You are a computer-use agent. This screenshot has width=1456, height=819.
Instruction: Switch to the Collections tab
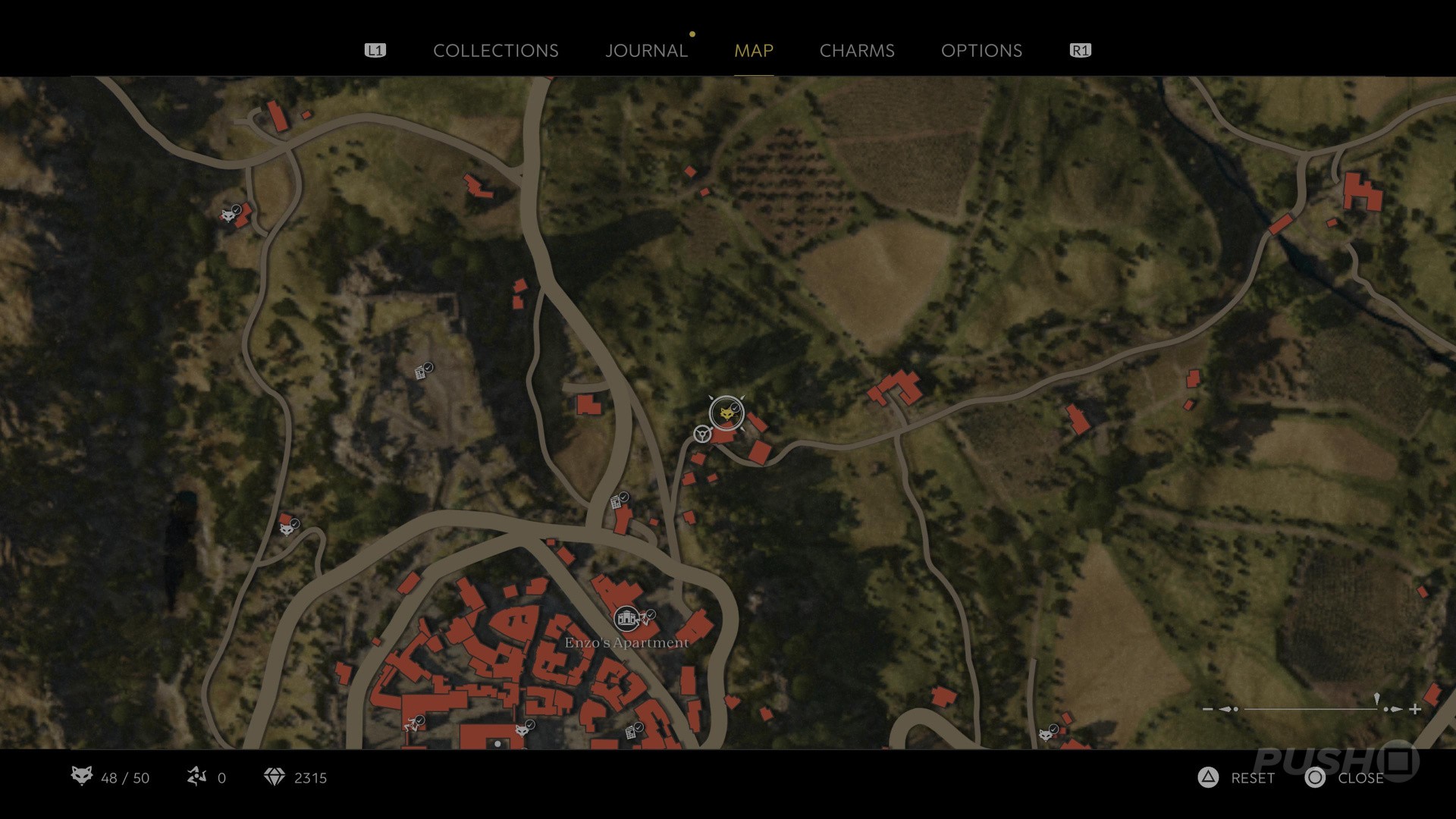tap(495, 51)
